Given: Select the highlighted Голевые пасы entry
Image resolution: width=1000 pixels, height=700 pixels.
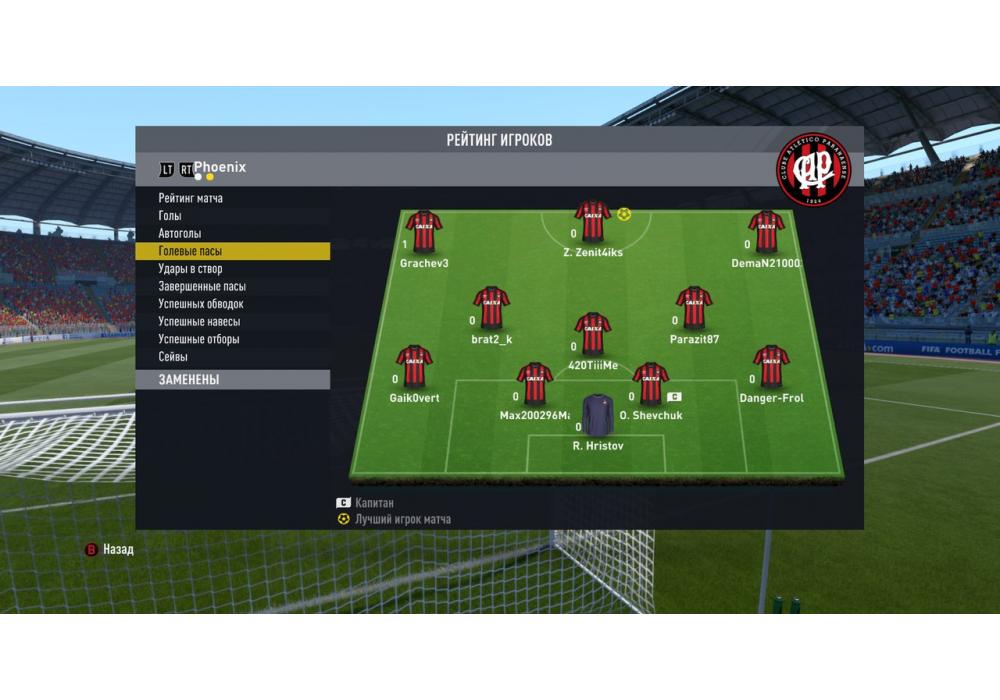Looking at the screenshot, I should pyautogui.click(x=190, y=251).
